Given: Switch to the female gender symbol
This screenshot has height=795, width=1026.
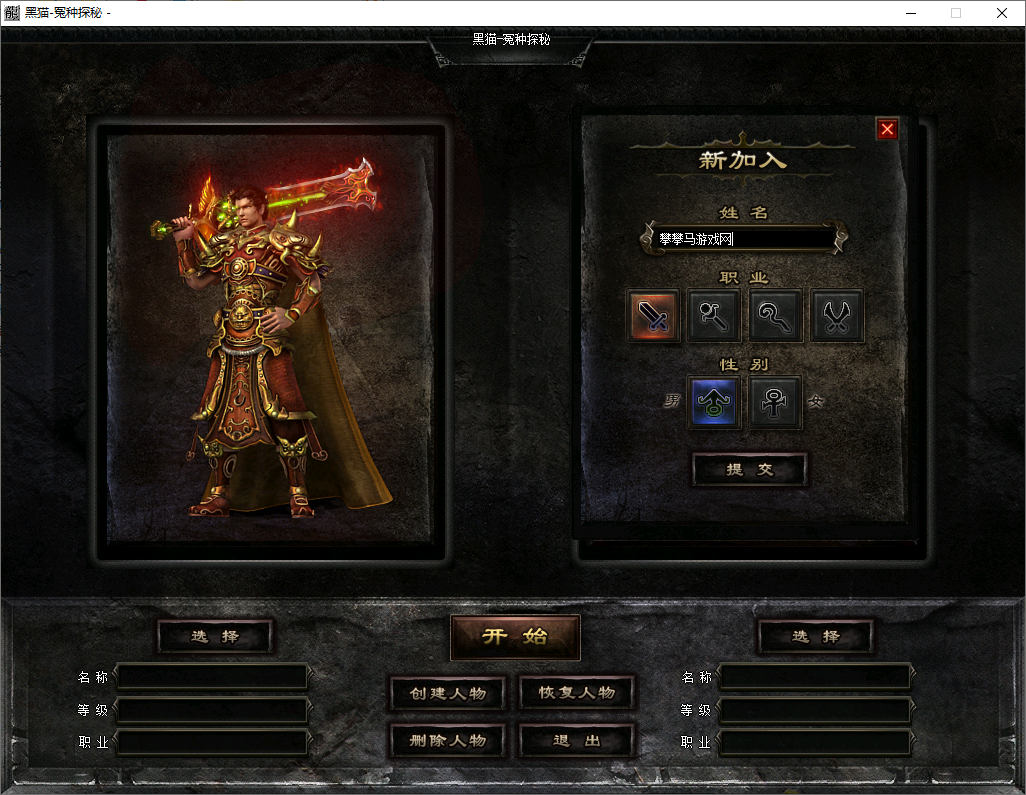Looking at the screenshot, I should (775, 402).
